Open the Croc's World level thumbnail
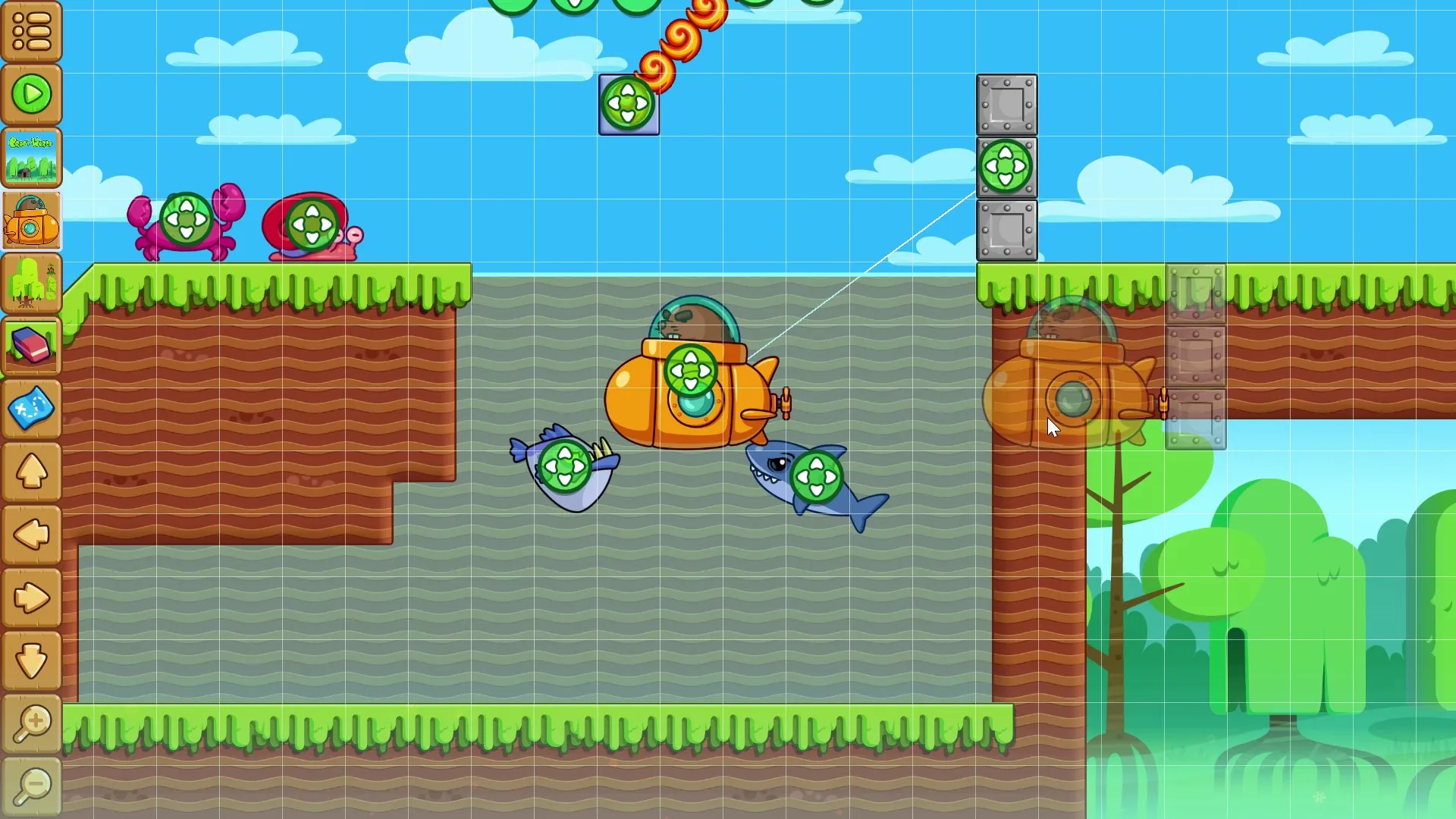Viewport: 1456px width, 819px height. (x=32, y=157)
